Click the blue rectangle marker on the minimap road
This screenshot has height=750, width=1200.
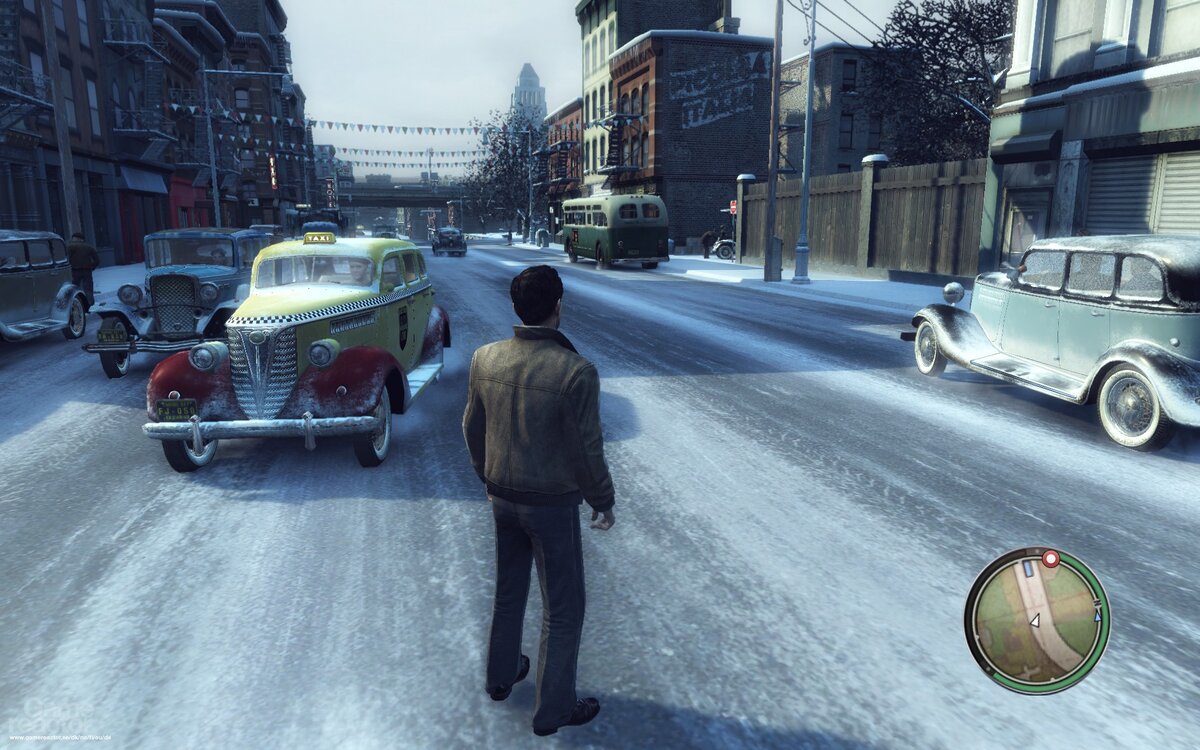[x=1028, y=569]
